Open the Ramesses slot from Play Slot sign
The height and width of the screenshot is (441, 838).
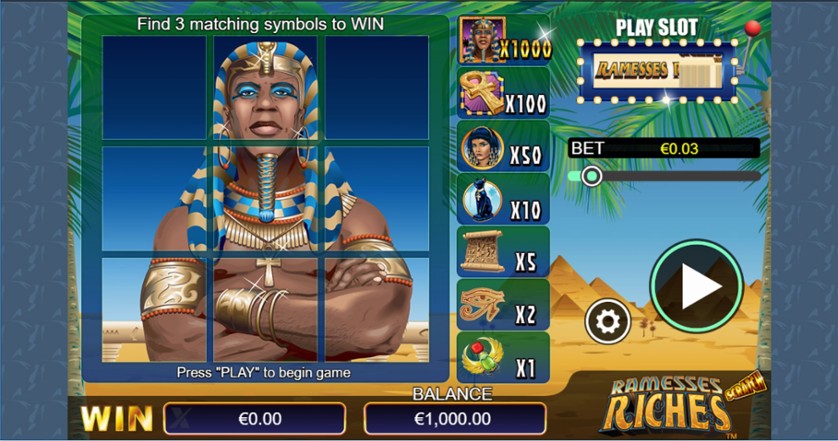click(x=656, y=70)
